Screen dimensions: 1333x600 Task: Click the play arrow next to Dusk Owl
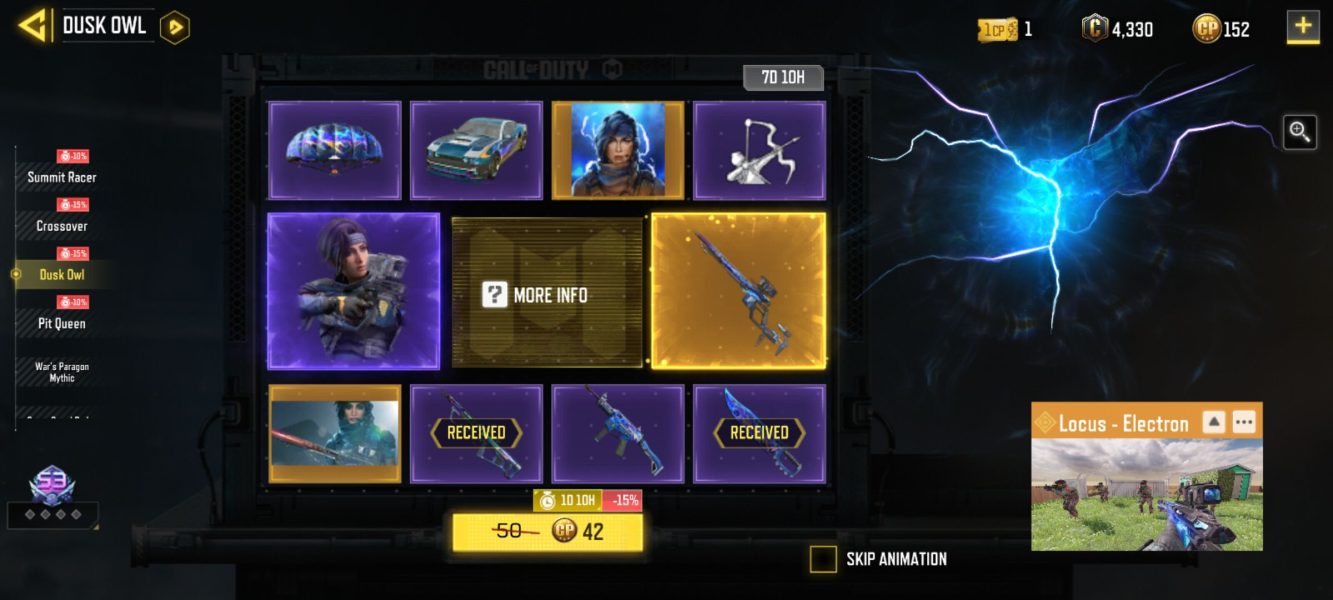click(x=175, y=27)
